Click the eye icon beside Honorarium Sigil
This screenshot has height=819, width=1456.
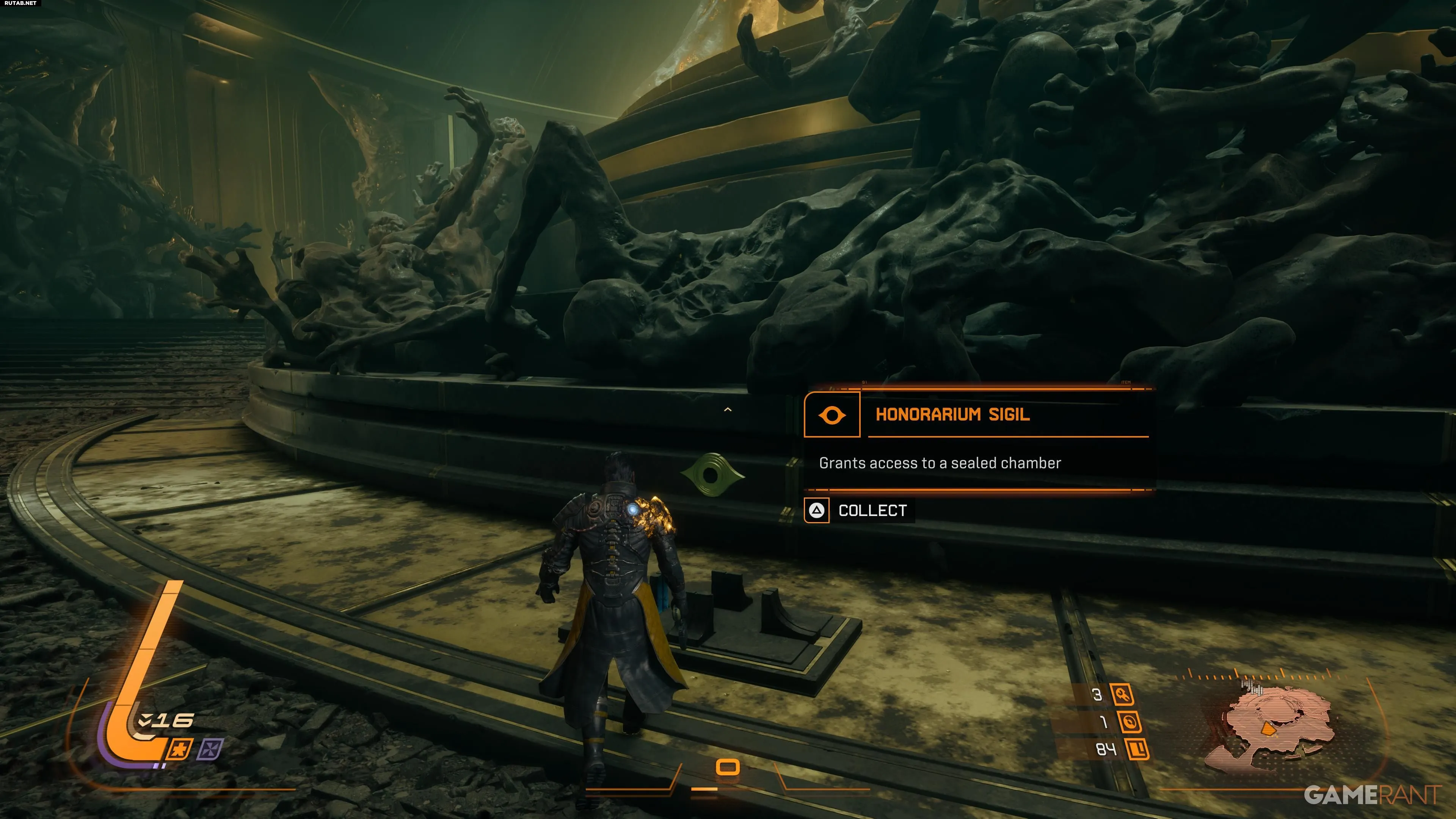point(832,416)
